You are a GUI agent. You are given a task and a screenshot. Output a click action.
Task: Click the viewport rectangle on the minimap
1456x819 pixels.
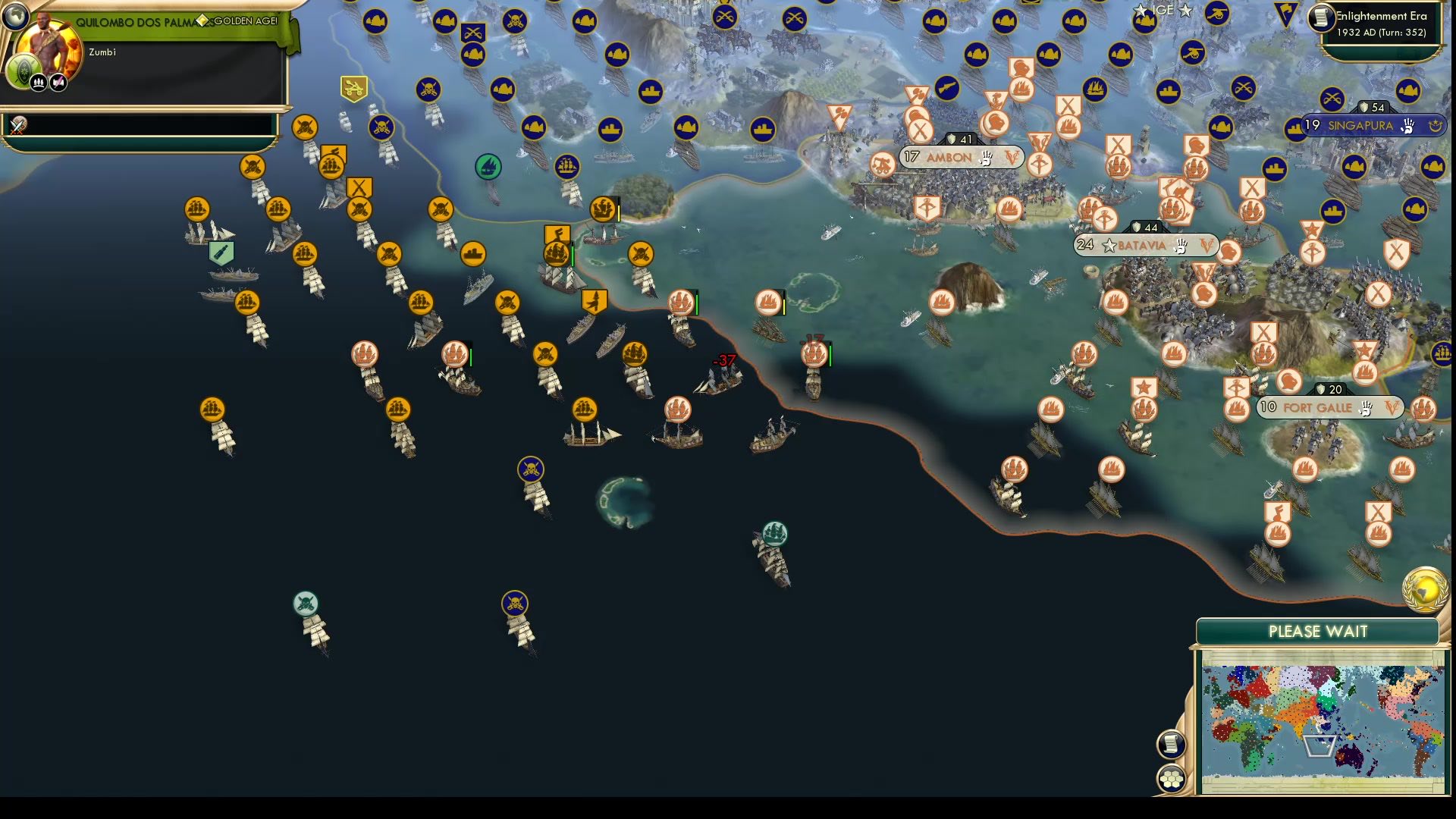click(1320, 748)
